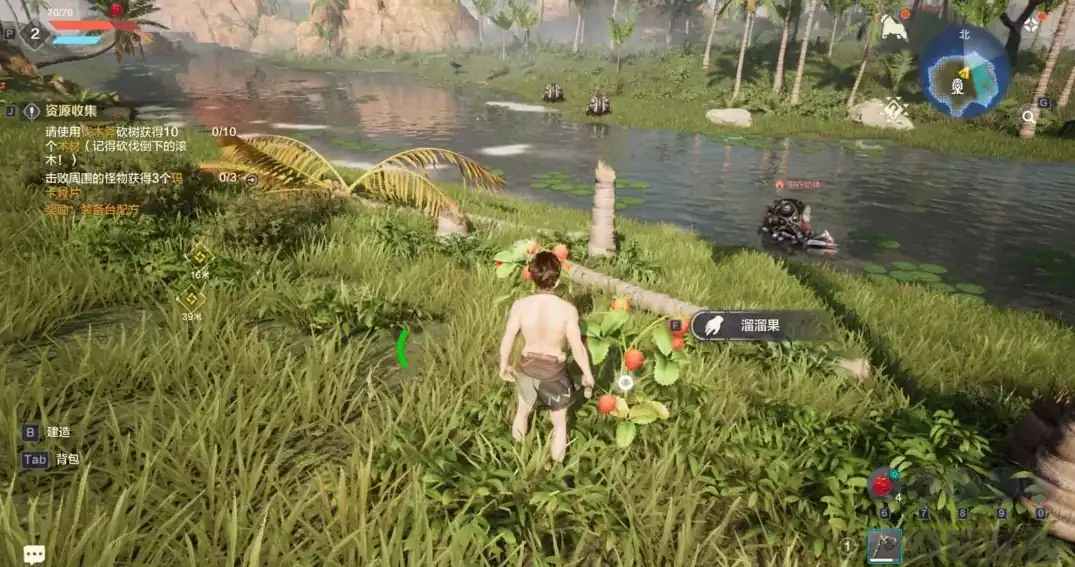Open the circular island minimap
The image size is (1075, 567).
(x=963, y=71)
